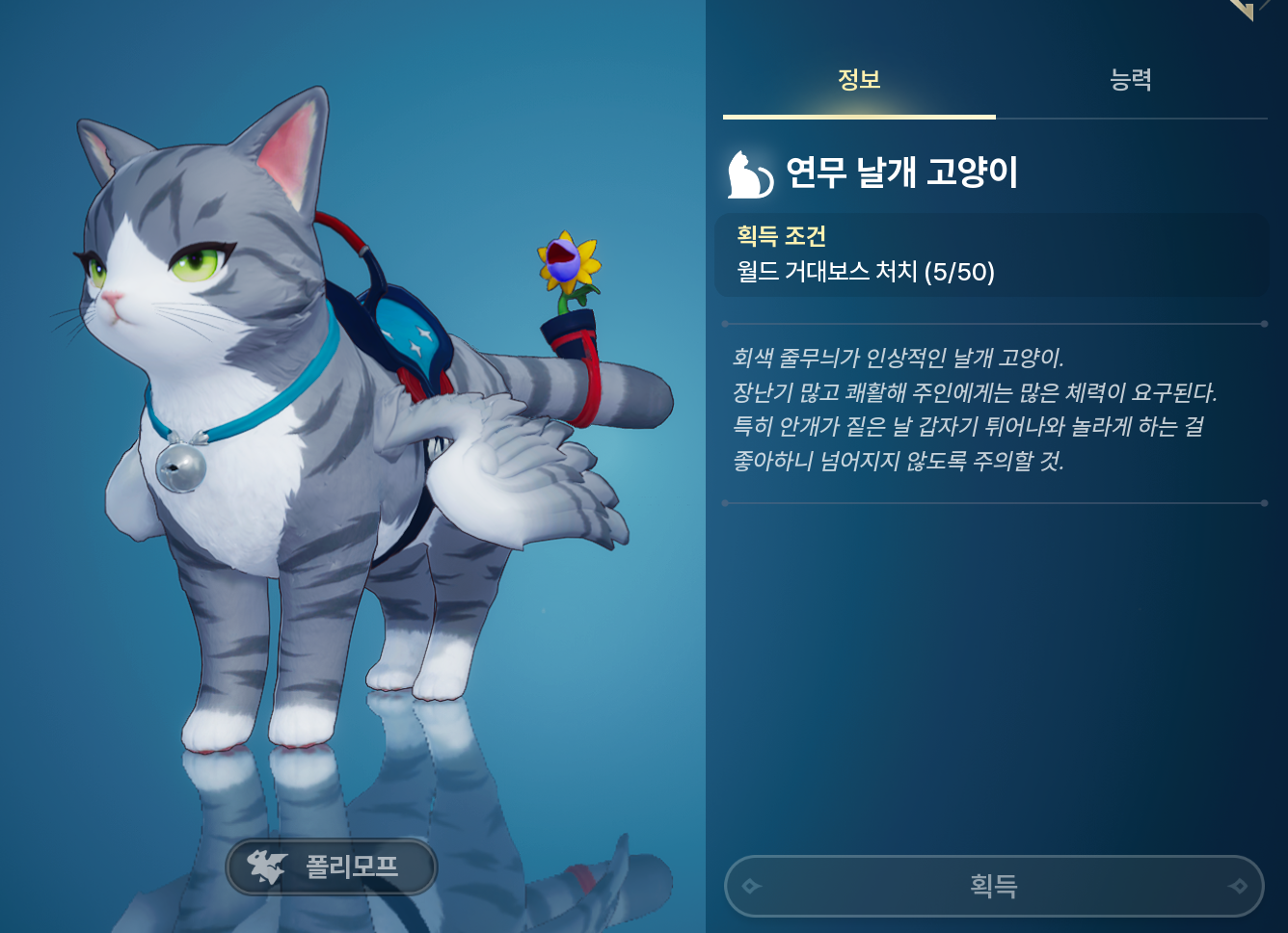Activate the 폴리모프 button
This screenshot has width=1288, height=933.
coord(332,866)
